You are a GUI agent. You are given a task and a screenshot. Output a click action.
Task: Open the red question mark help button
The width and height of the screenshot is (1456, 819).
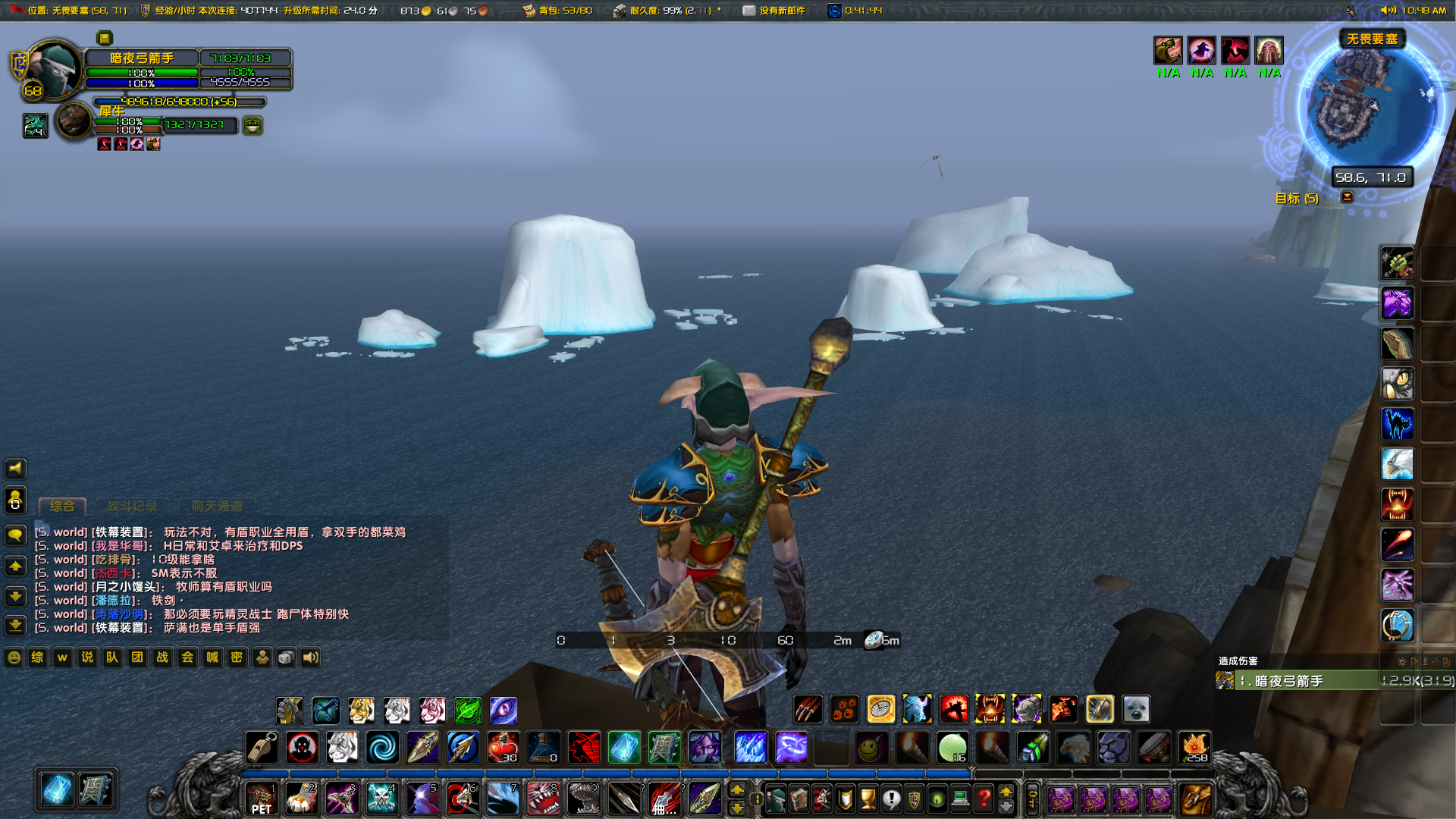[984, 799]
